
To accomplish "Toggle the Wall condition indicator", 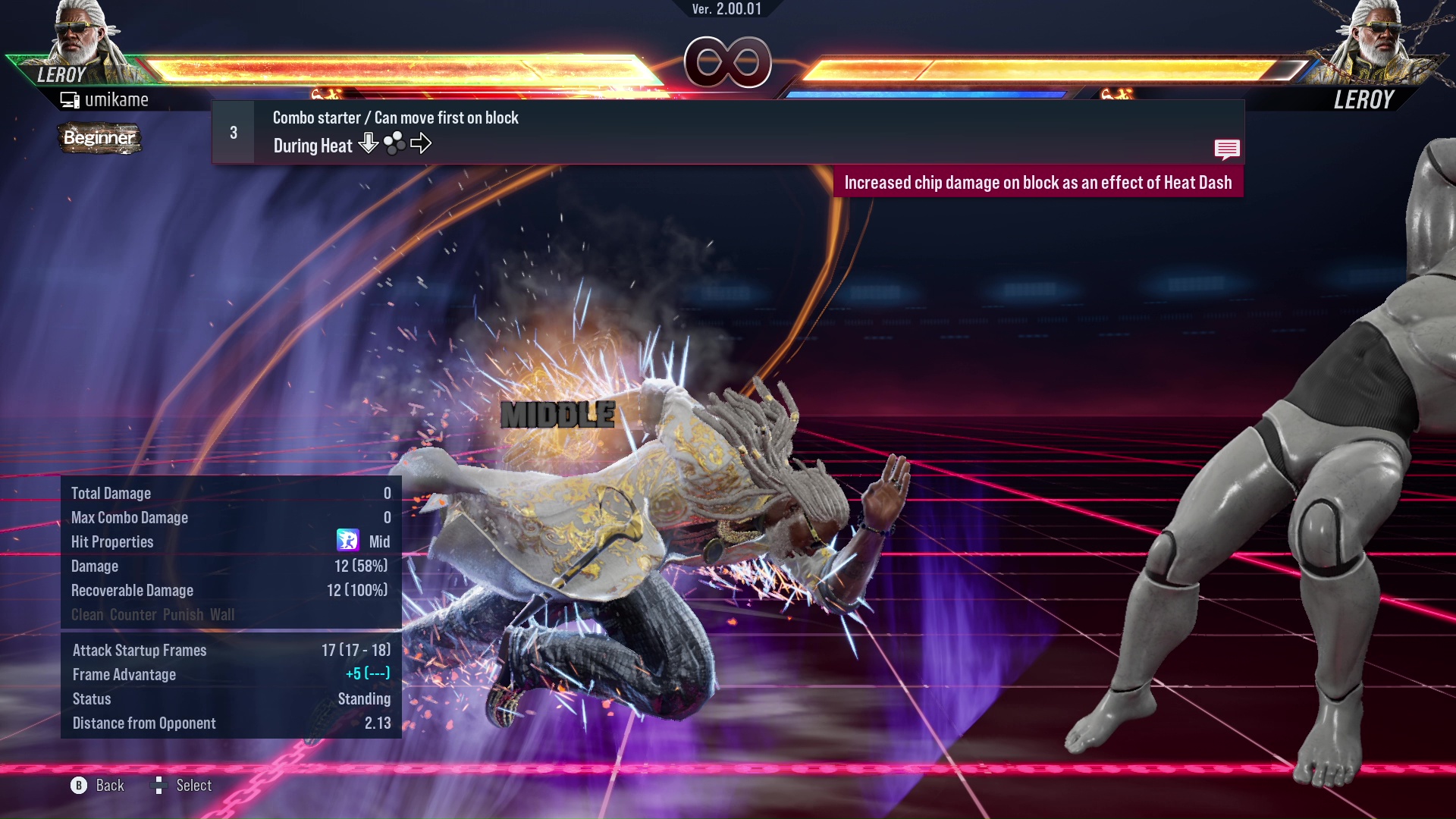I will pyautogui.click(x=221, y=615).
